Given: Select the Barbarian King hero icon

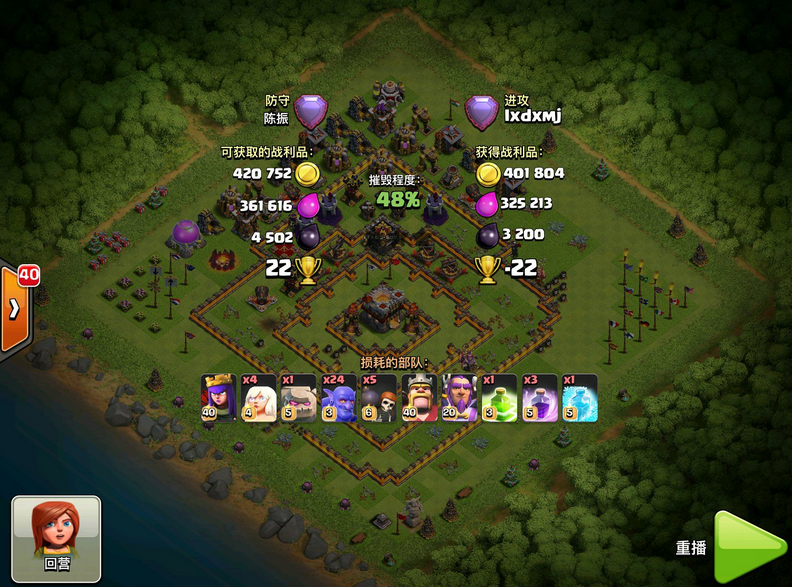Looking at the screenshot, I should [418, 397].
